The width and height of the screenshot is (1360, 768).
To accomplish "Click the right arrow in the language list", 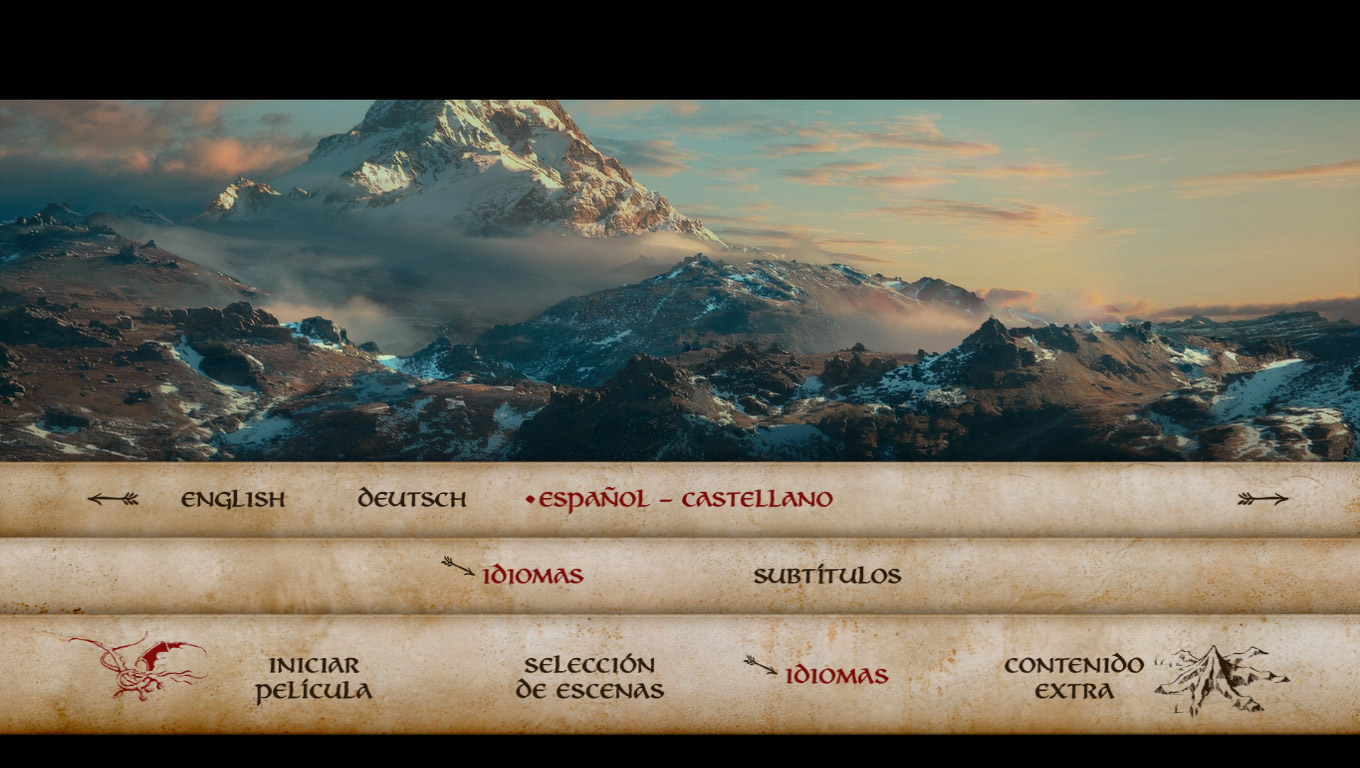I will click(x=1262, y=498).
